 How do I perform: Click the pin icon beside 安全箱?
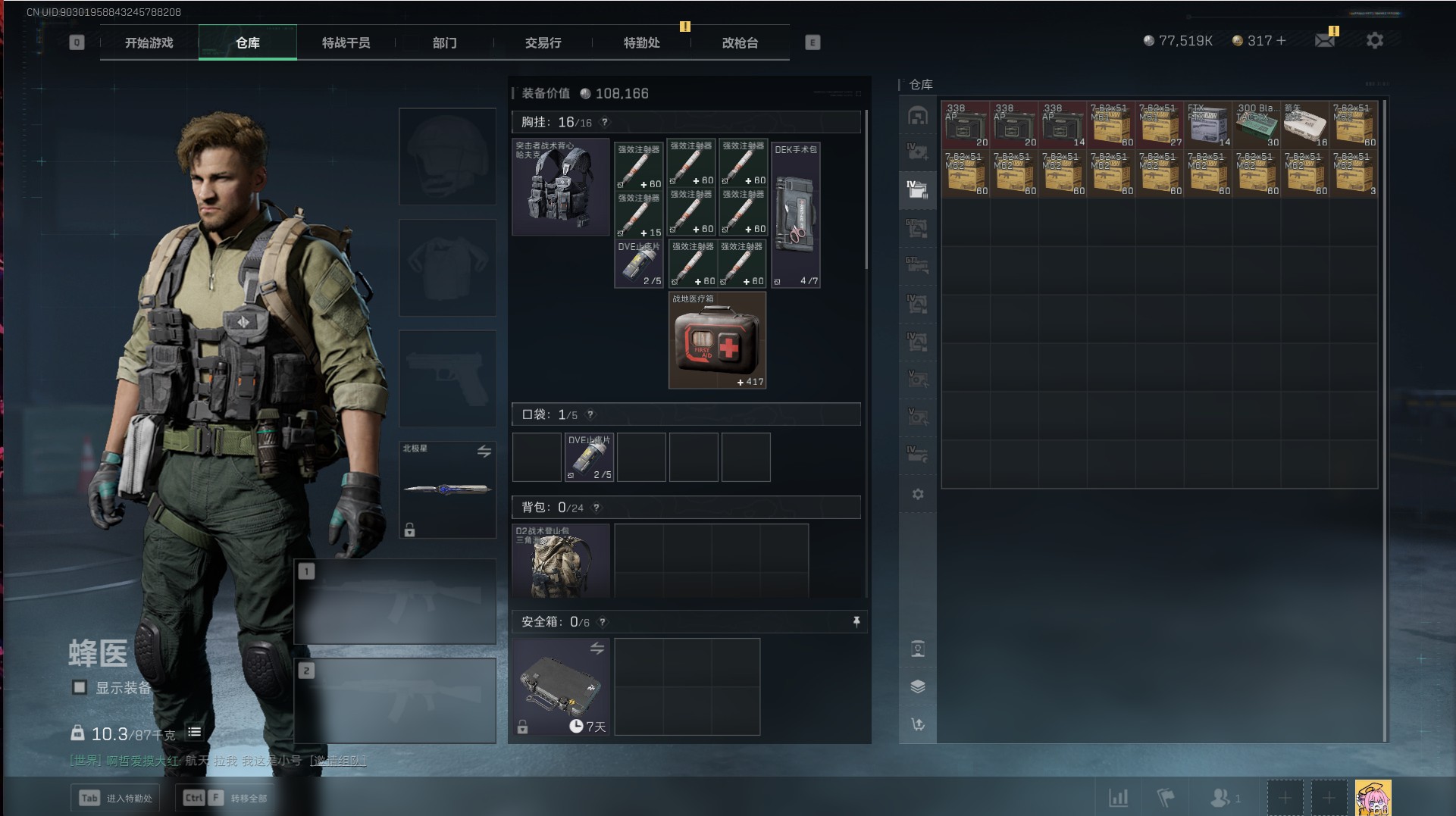[x=856, y=622]
